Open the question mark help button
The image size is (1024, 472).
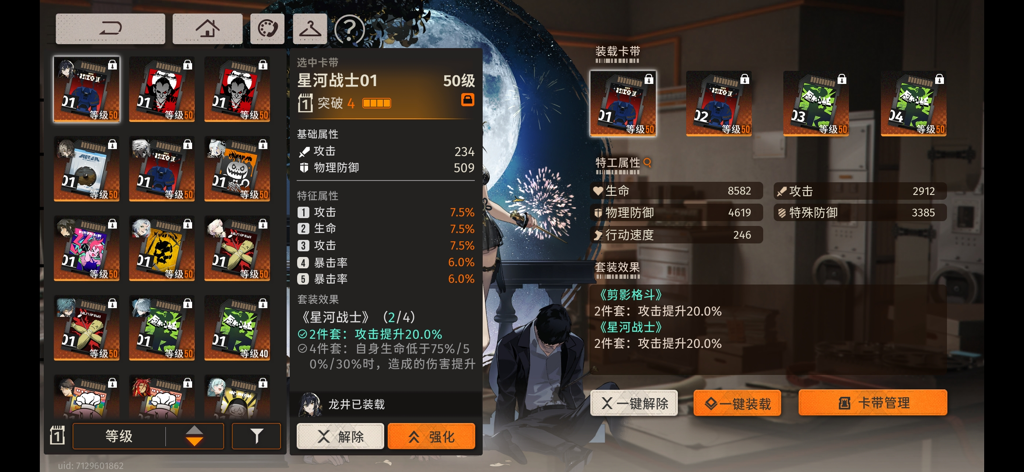pos(349,30)
